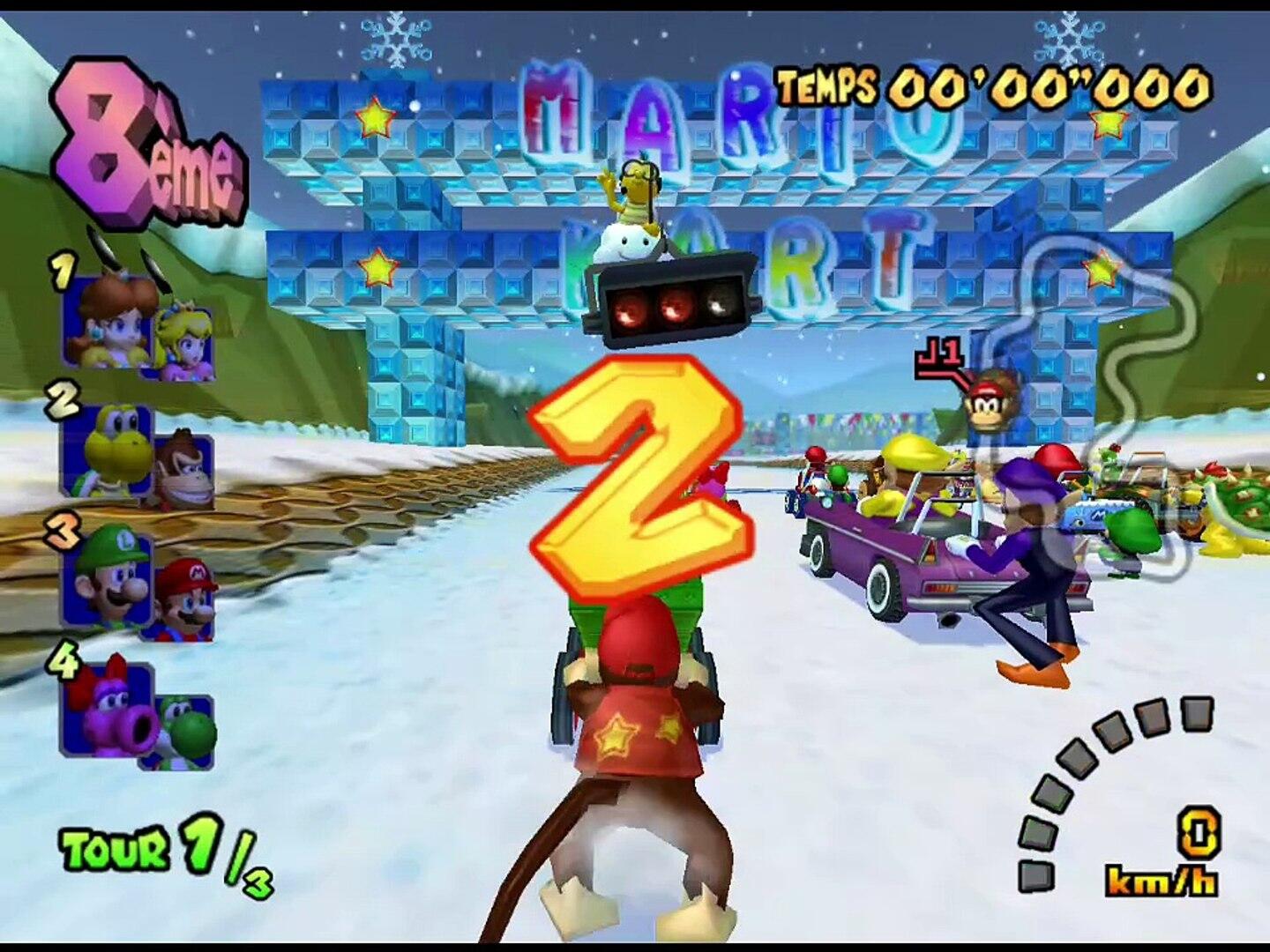This screenshot has width=1270, height=952.
Task: Select Daisy's portrait in first place
Action: tap(108, 323)
